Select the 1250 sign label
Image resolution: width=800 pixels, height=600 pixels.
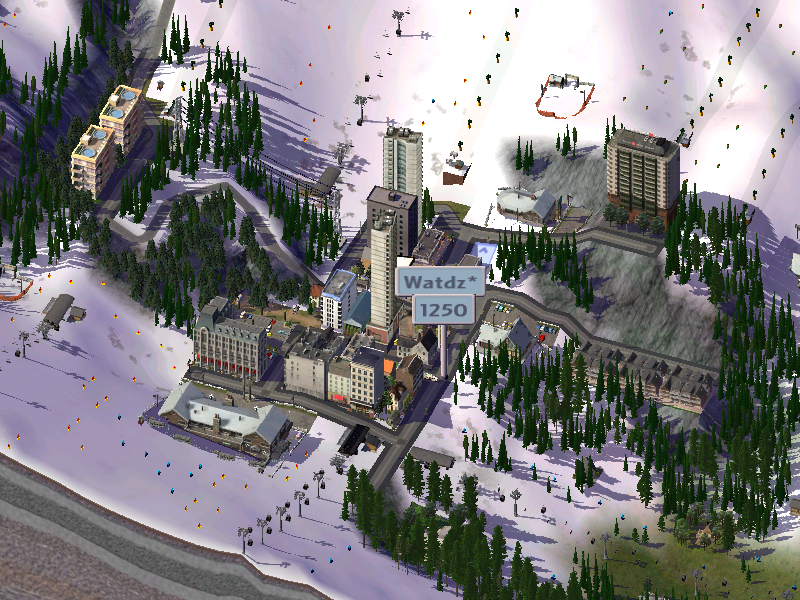pyautogui.click(x=443, y=310)
